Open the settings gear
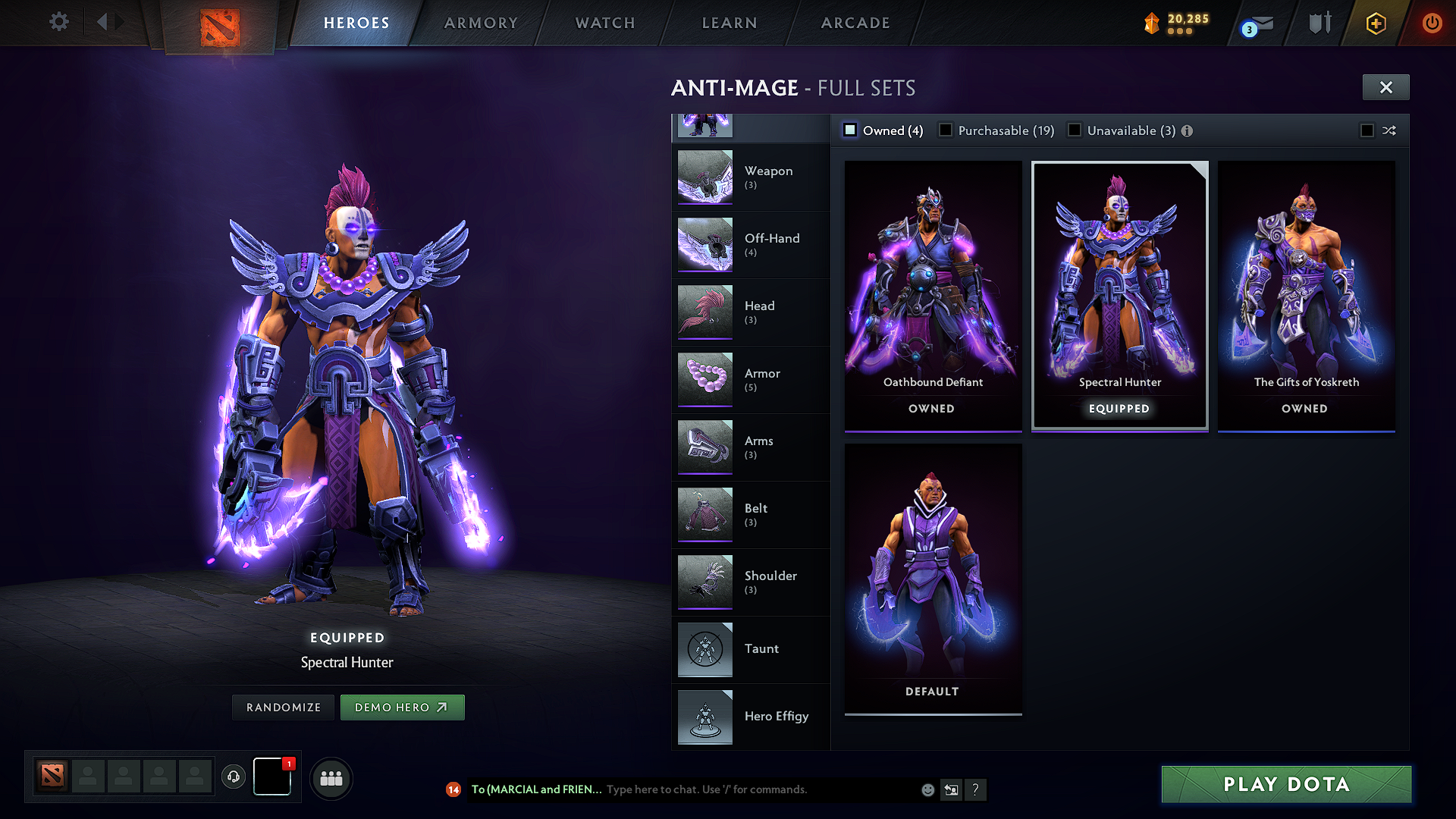 pyautogui.click(x=58, y=22)
